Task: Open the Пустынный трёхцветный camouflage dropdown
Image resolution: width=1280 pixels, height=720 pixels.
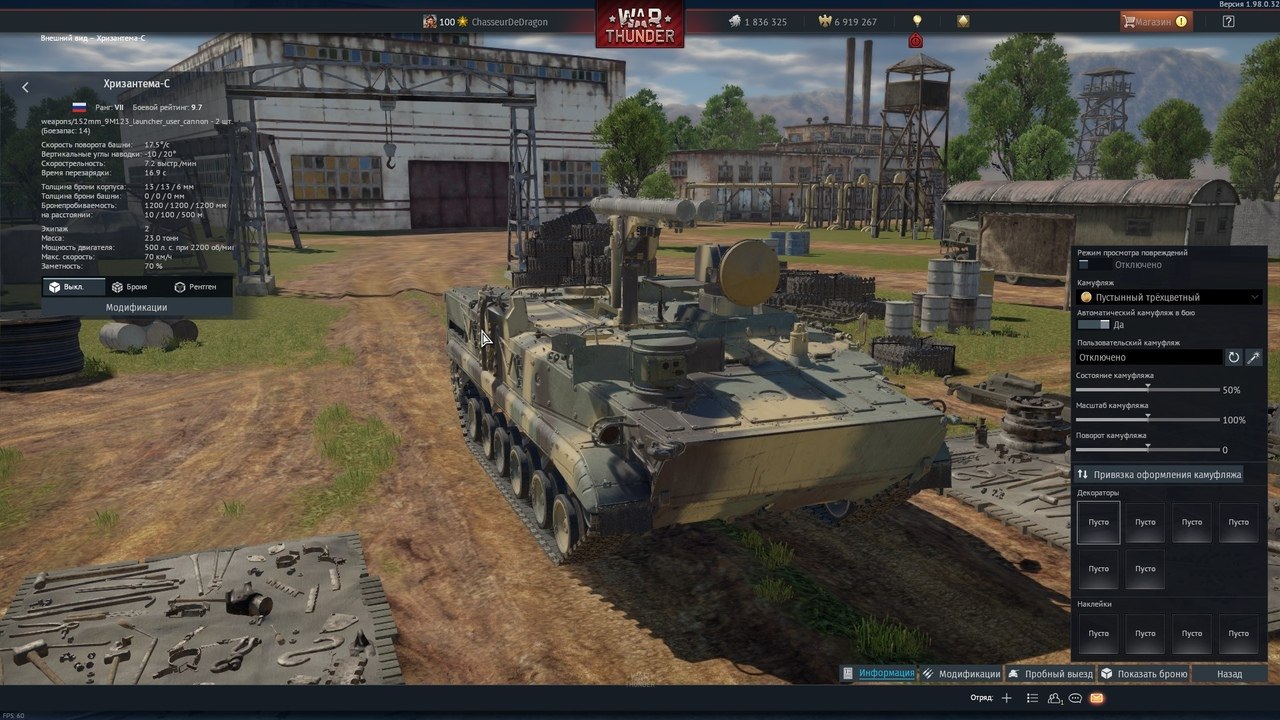Action: coord(1168,297)
